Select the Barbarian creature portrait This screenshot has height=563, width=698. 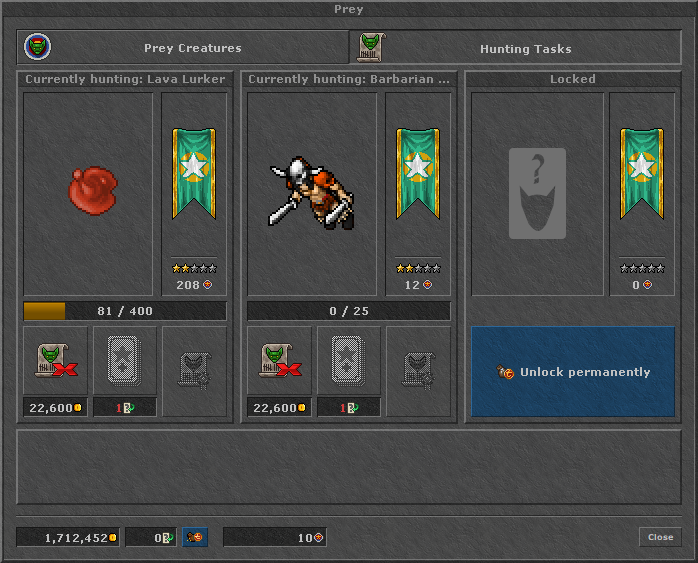point(312,194)
